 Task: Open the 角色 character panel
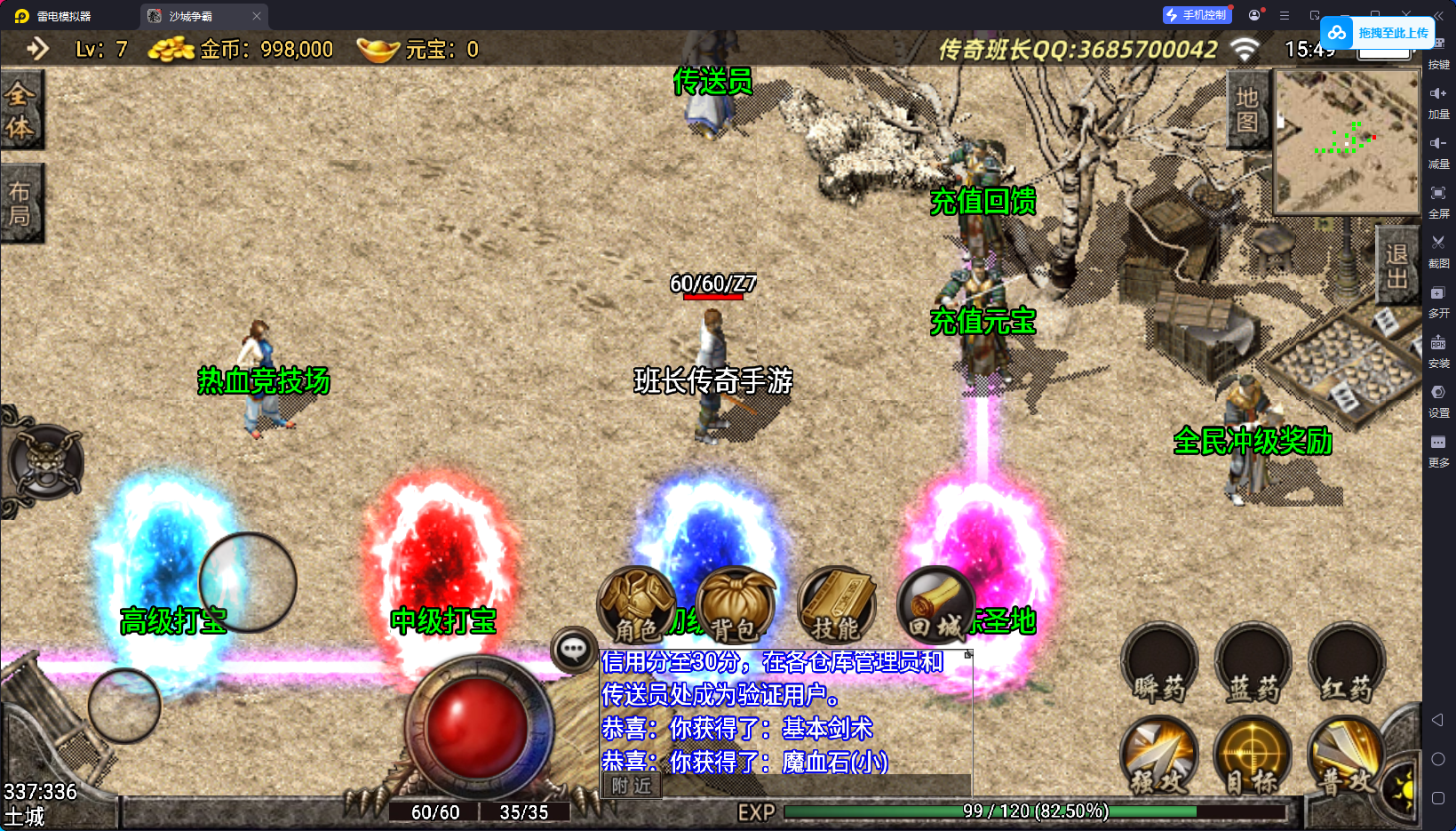pos(637,605)
